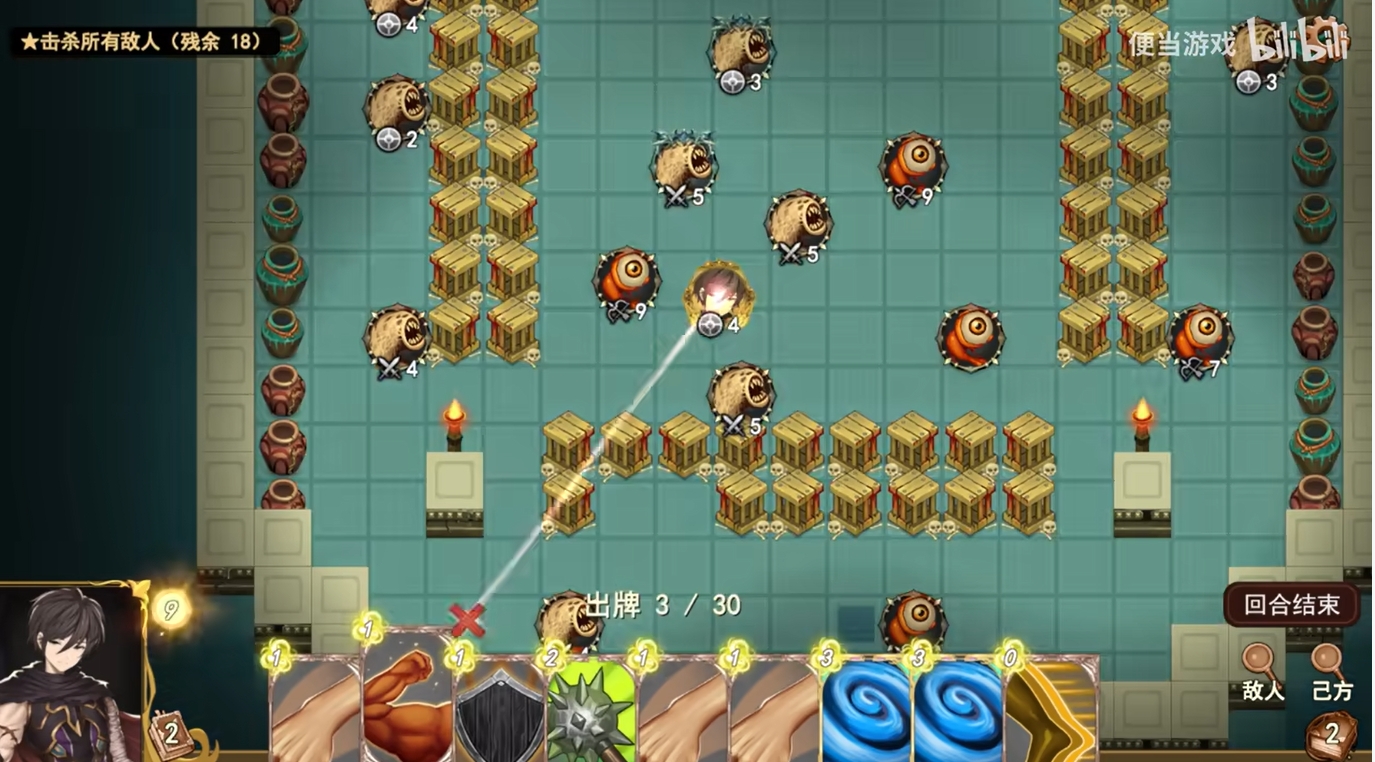Open the draw deck book beside the portrait
The image size is (1375, 762).
click(x=170, y=735)
